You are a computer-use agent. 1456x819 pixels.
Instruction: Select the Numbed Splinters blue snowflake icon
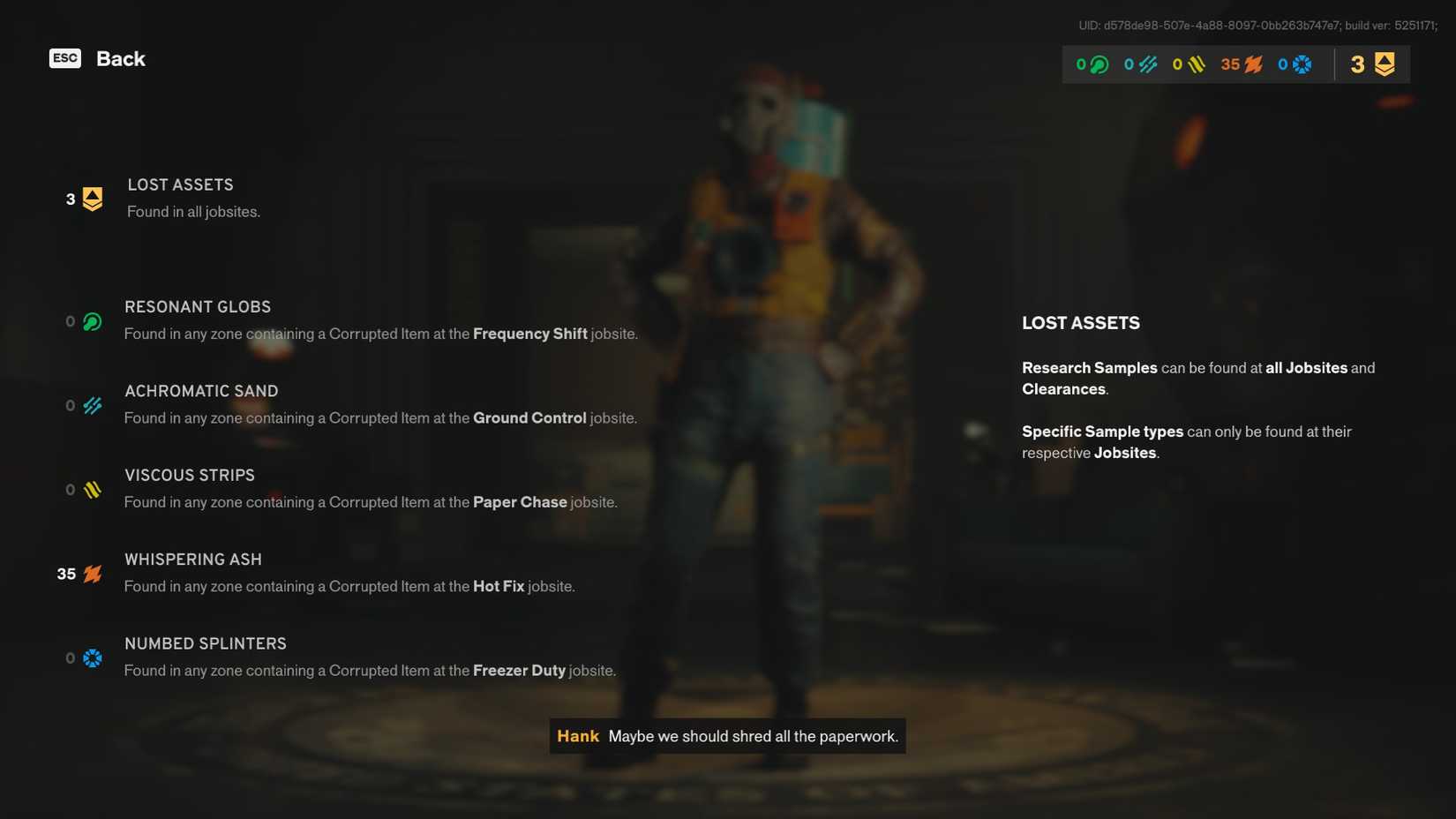pyautogui.click(x=91, y=657)
